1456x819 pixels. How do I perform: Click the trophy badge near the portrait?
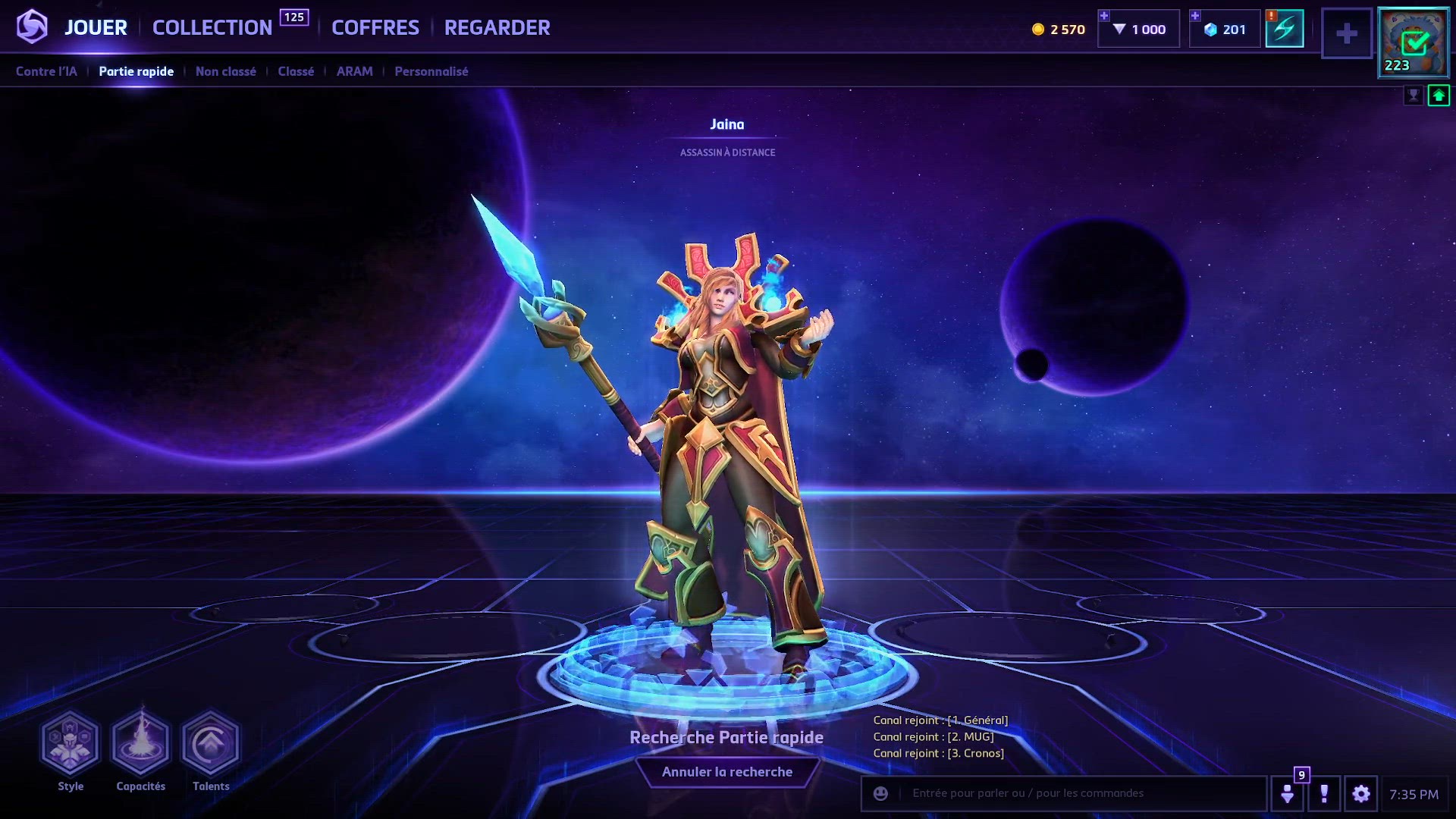point(1415,96)
